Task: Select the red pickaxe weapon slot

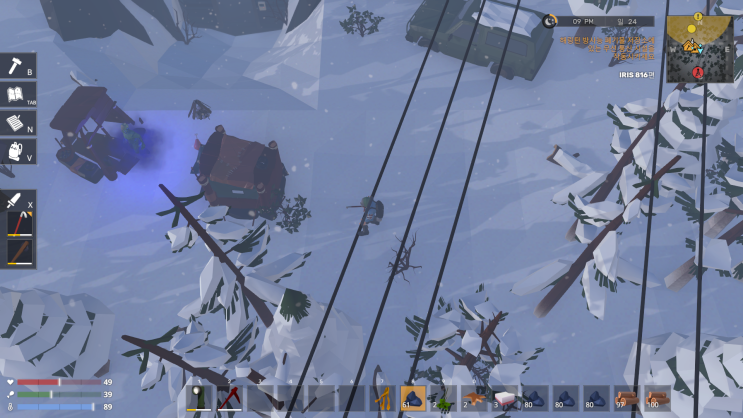Action: [x=18, y=223]
